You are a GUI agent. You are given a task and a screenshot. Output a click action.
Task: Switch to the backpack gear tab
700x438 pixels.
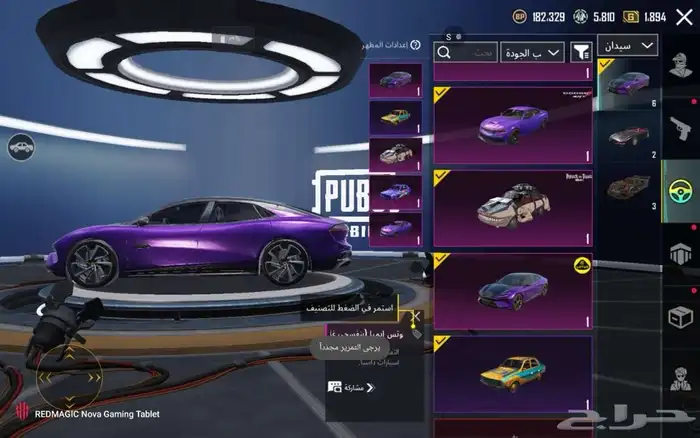[x=681, y=254]
